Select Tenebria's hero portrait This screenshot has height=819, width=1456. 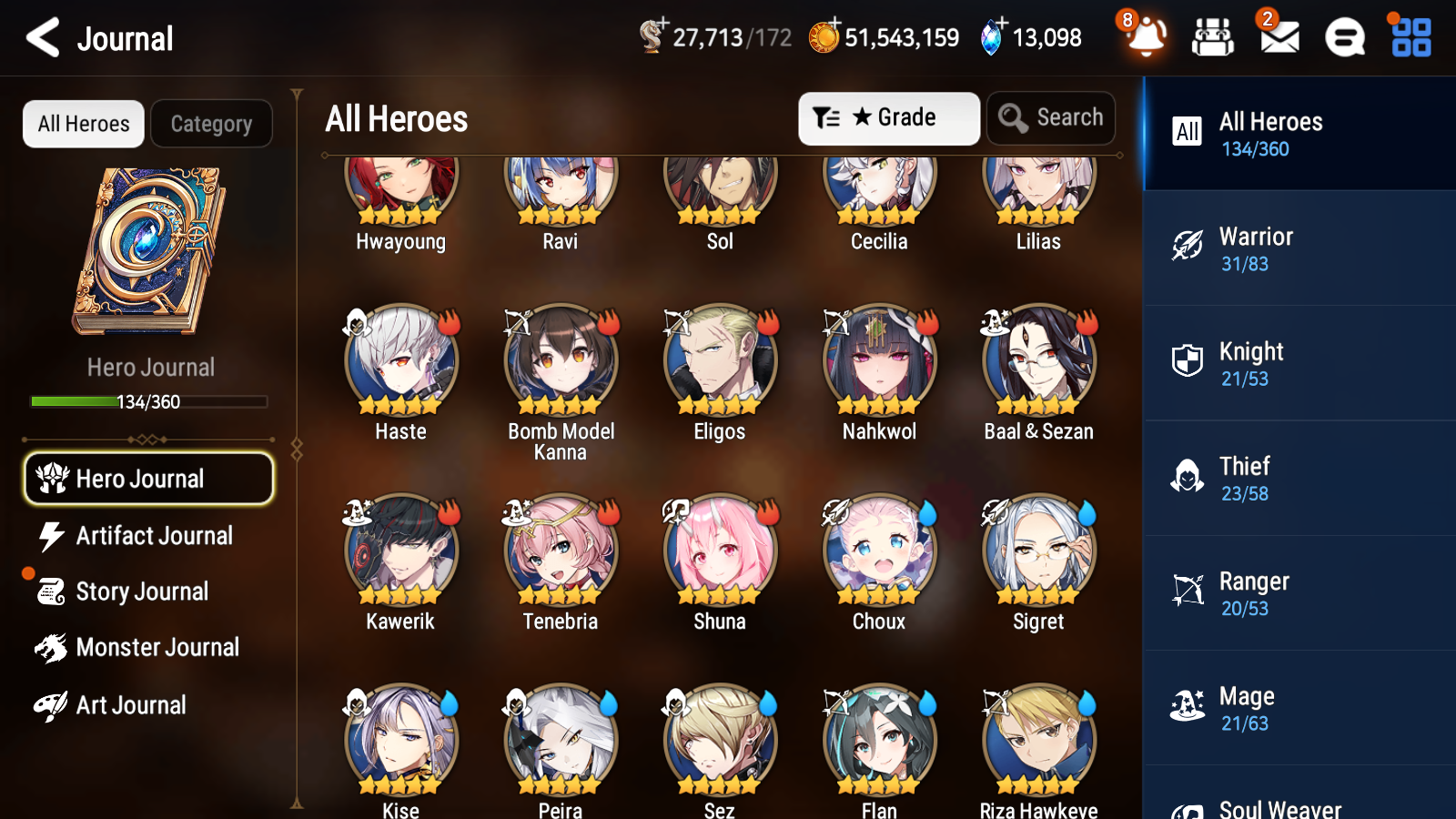(x=560, y=551)
